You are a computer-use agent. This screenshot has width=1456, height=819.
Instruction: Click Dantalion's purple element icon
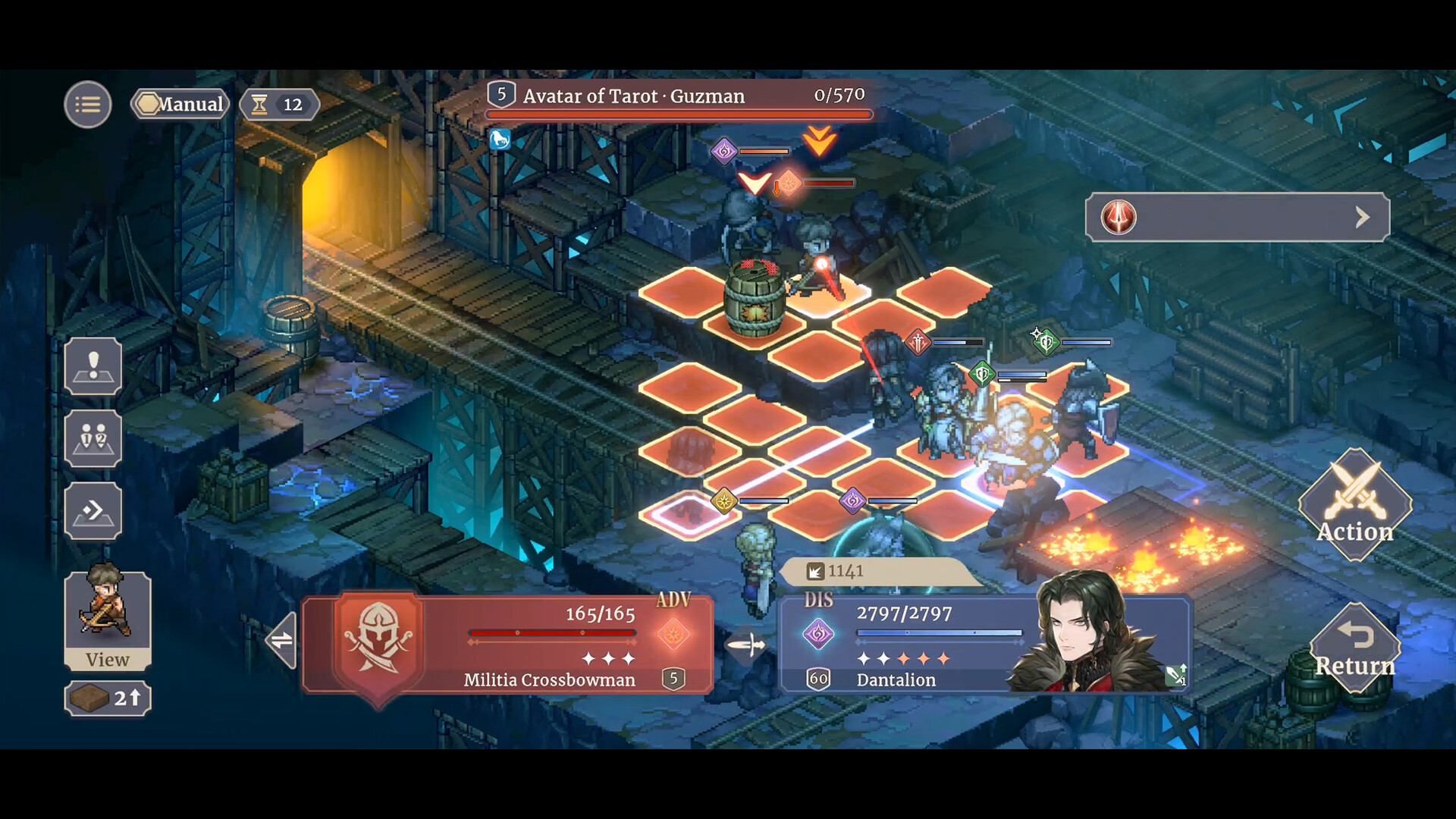tap(819, 634)
